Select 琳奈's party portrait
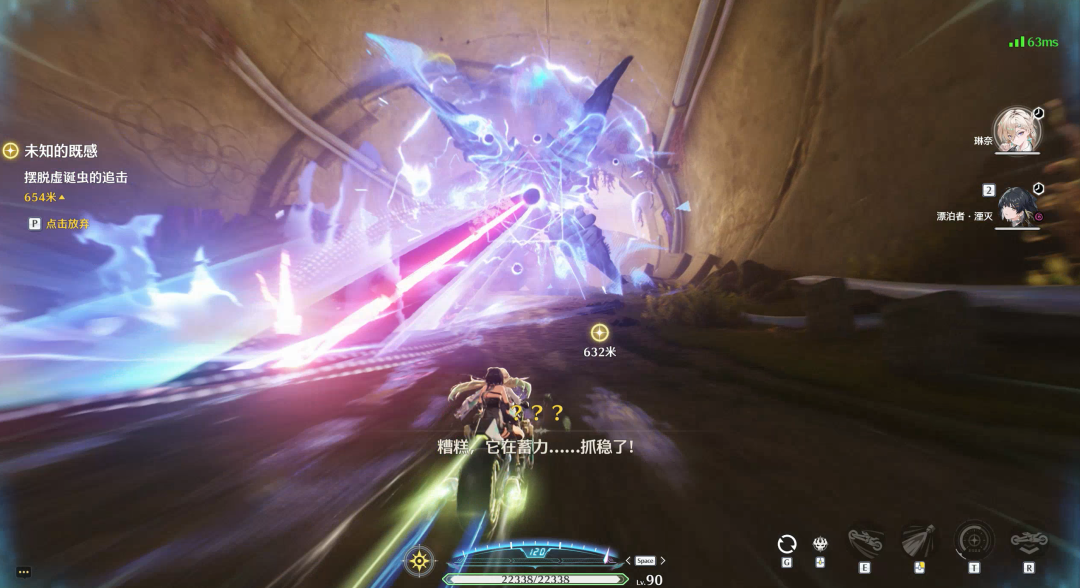1080x588 pixels. pos(1017,131)
